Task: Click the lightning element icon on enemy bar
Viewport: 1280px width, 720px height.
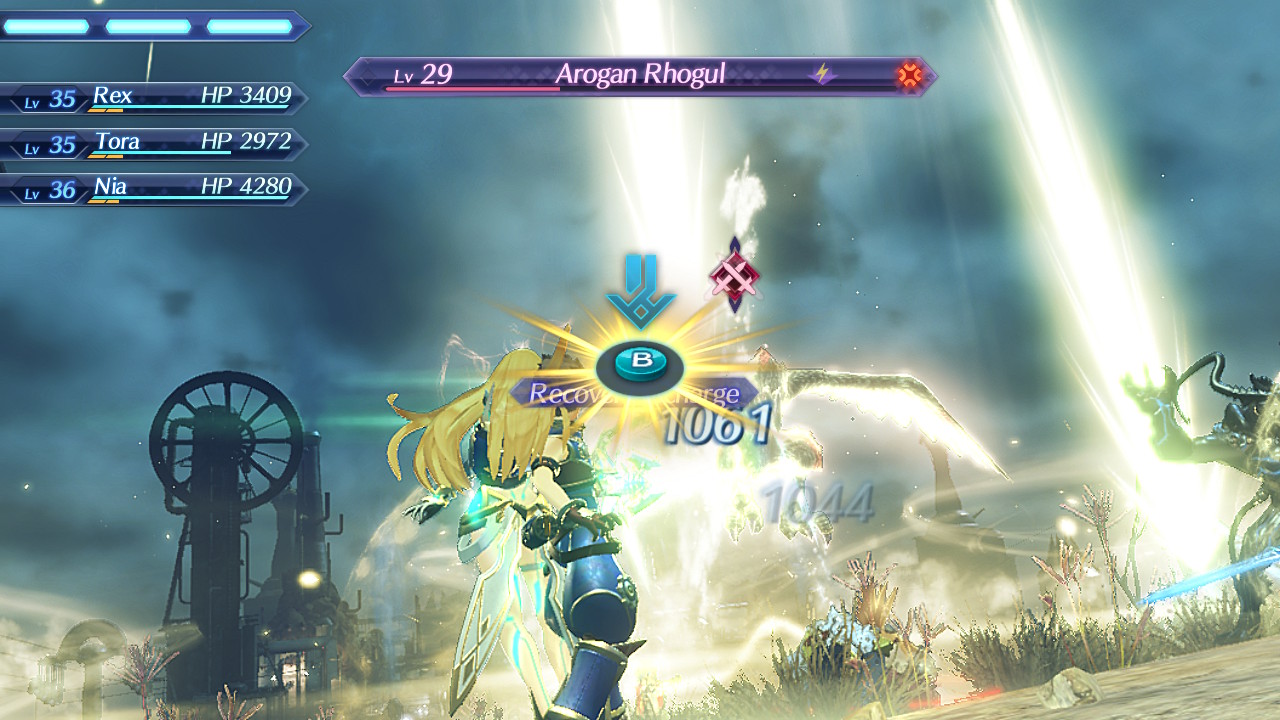Action: tap(822, 75)
